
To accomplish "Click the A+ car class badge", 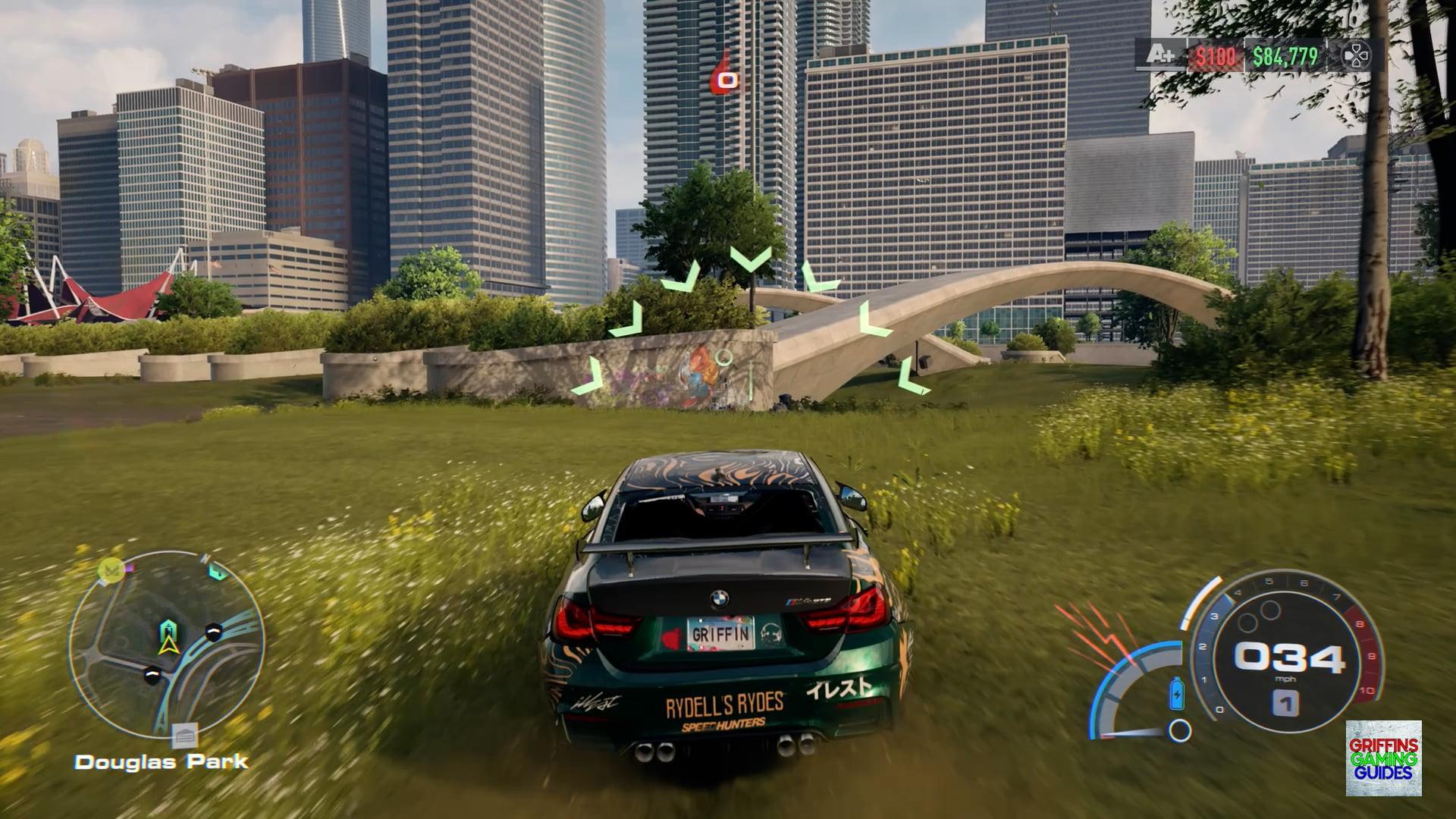I will (1159, 55).
